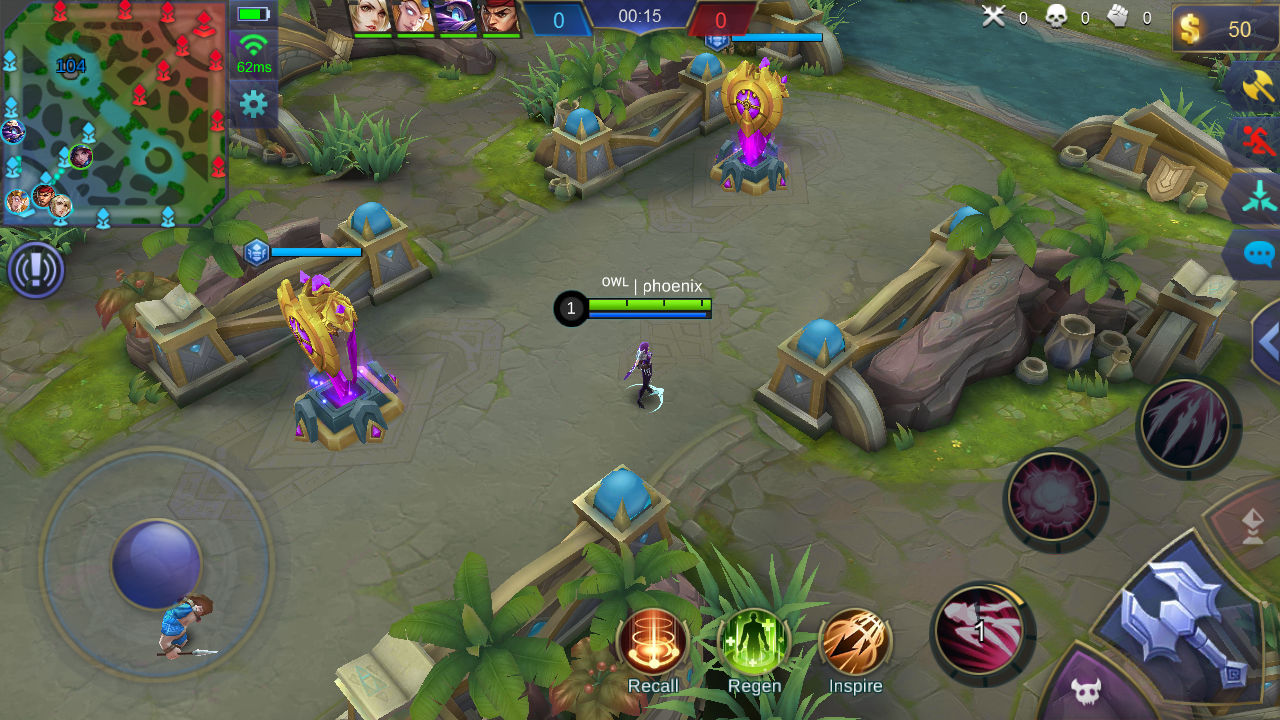1280x720 pixels.
Task: Tap the blue team score of 0
Action: click(559, 18)
